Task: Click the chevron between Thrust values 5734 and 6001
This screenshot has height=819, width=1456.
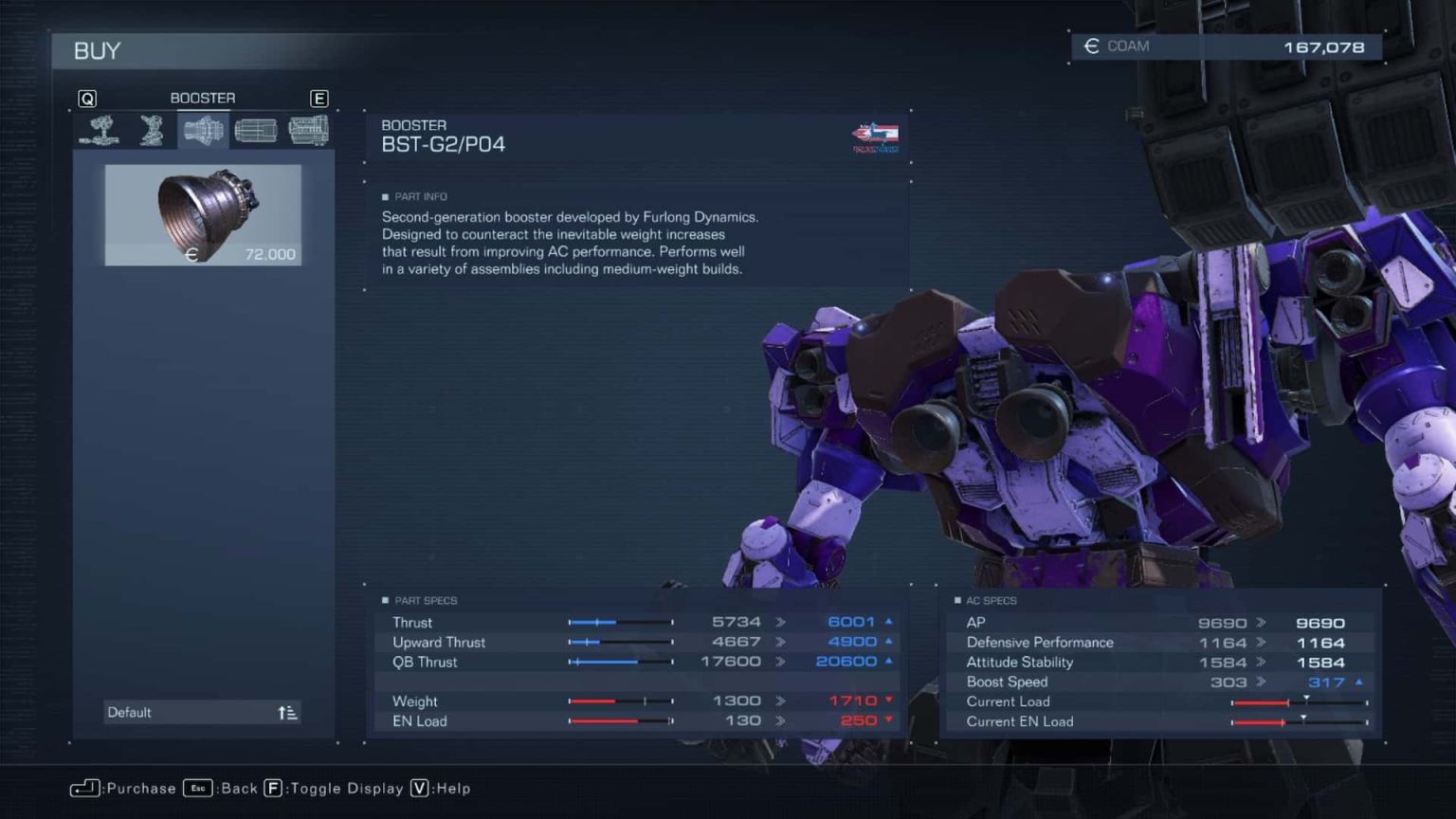Action: point(780,622)
